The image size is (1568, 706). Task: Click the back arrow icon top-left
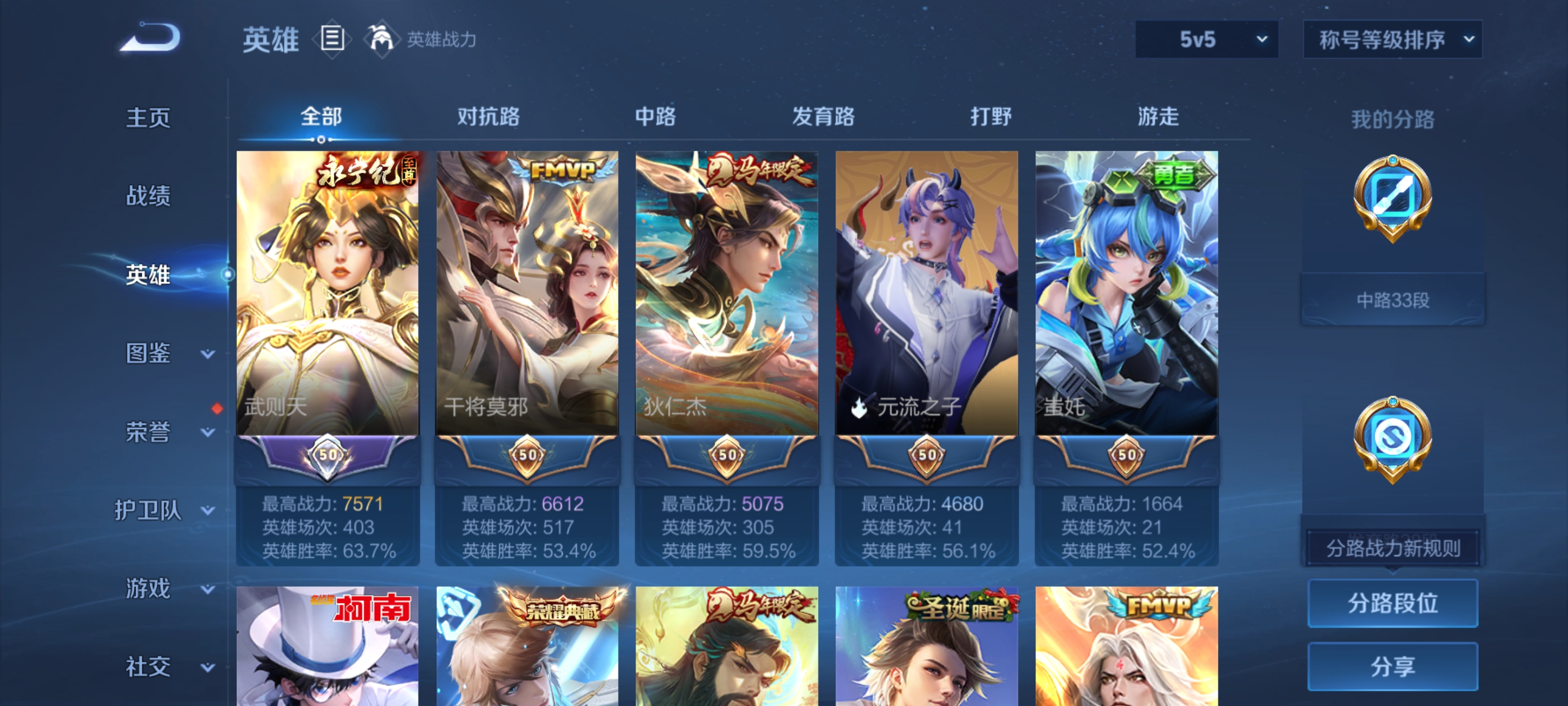click(x=150, y=38)
